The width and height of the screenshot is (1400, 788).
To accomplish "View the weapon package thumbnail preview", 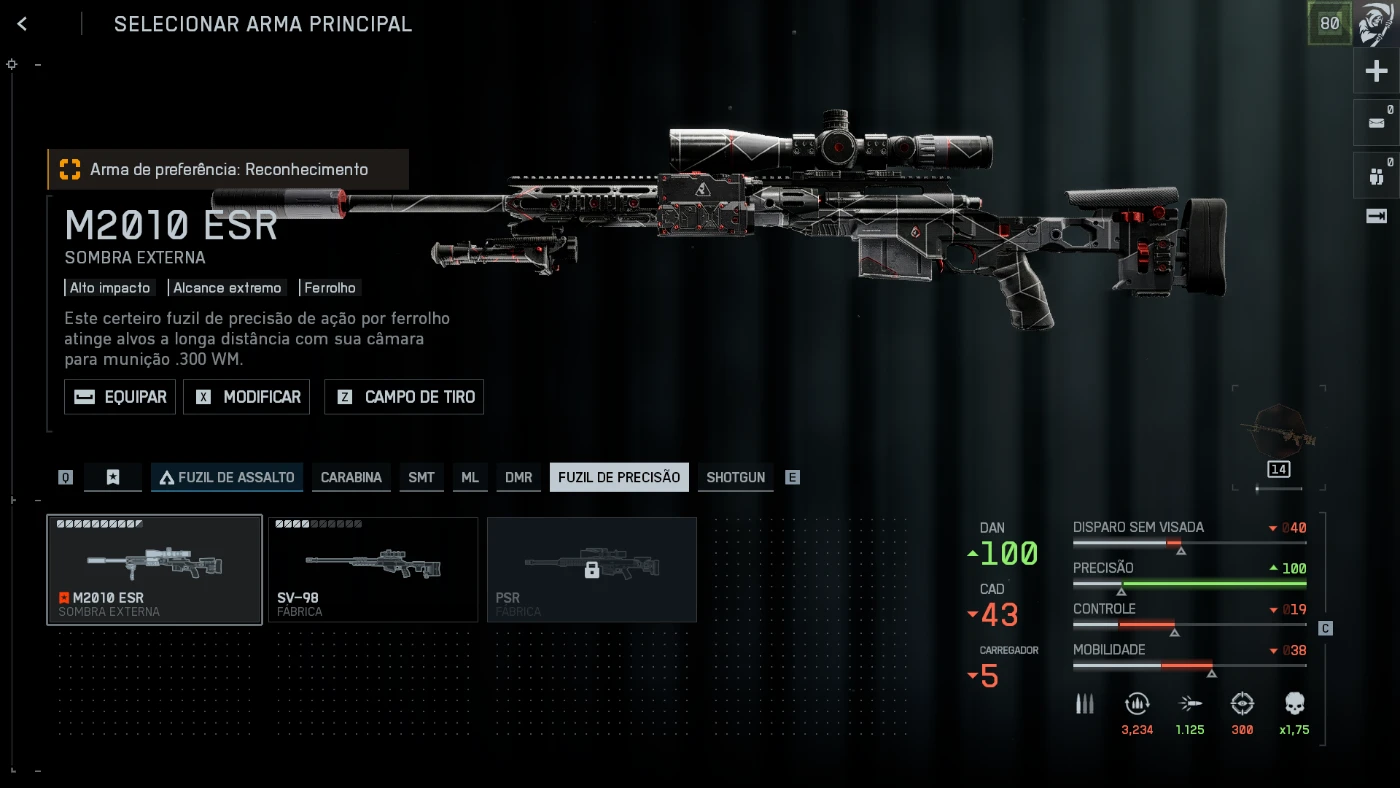I will pos(1279,431).
